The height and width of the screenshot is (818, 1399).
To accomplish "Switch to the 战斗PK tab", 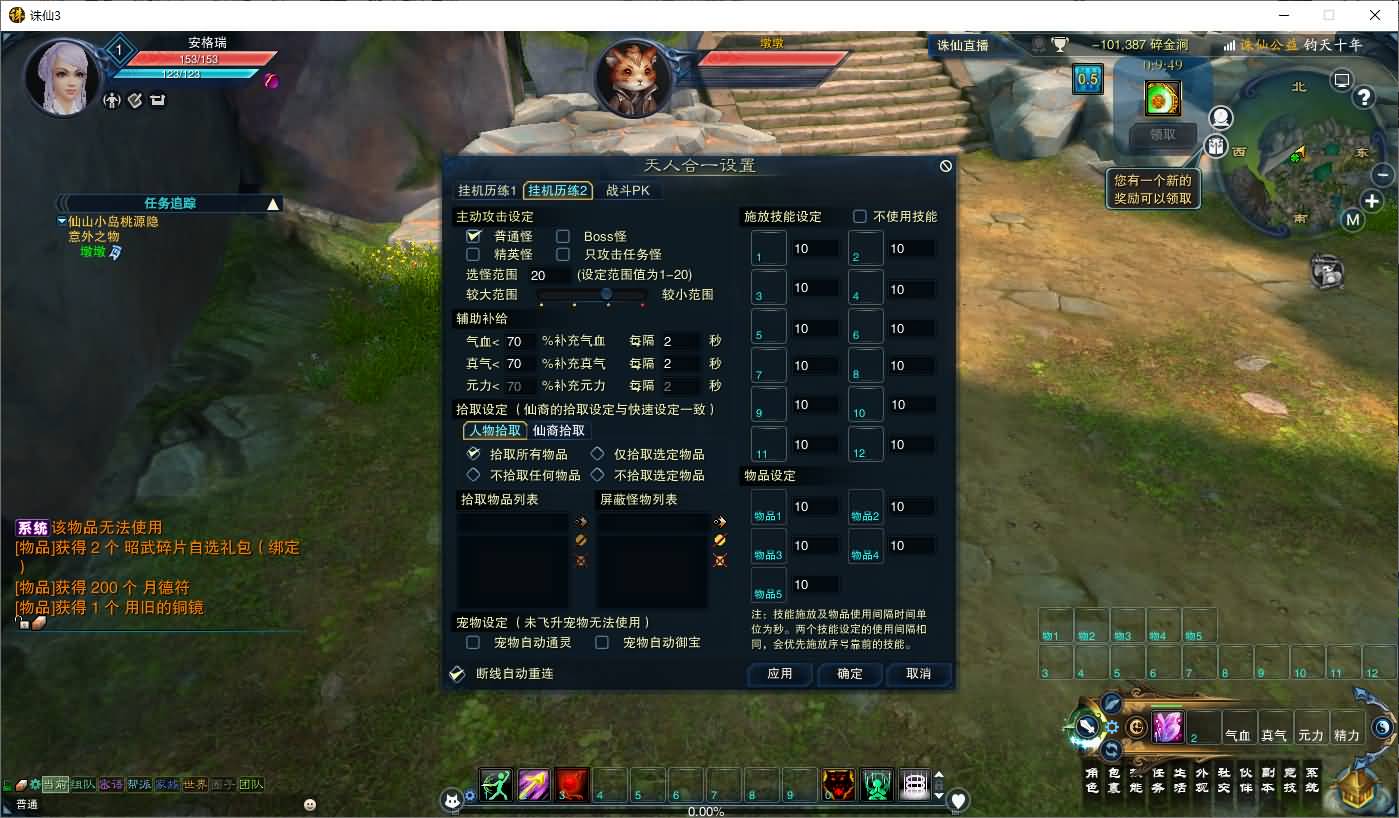I will pos(631,190).
